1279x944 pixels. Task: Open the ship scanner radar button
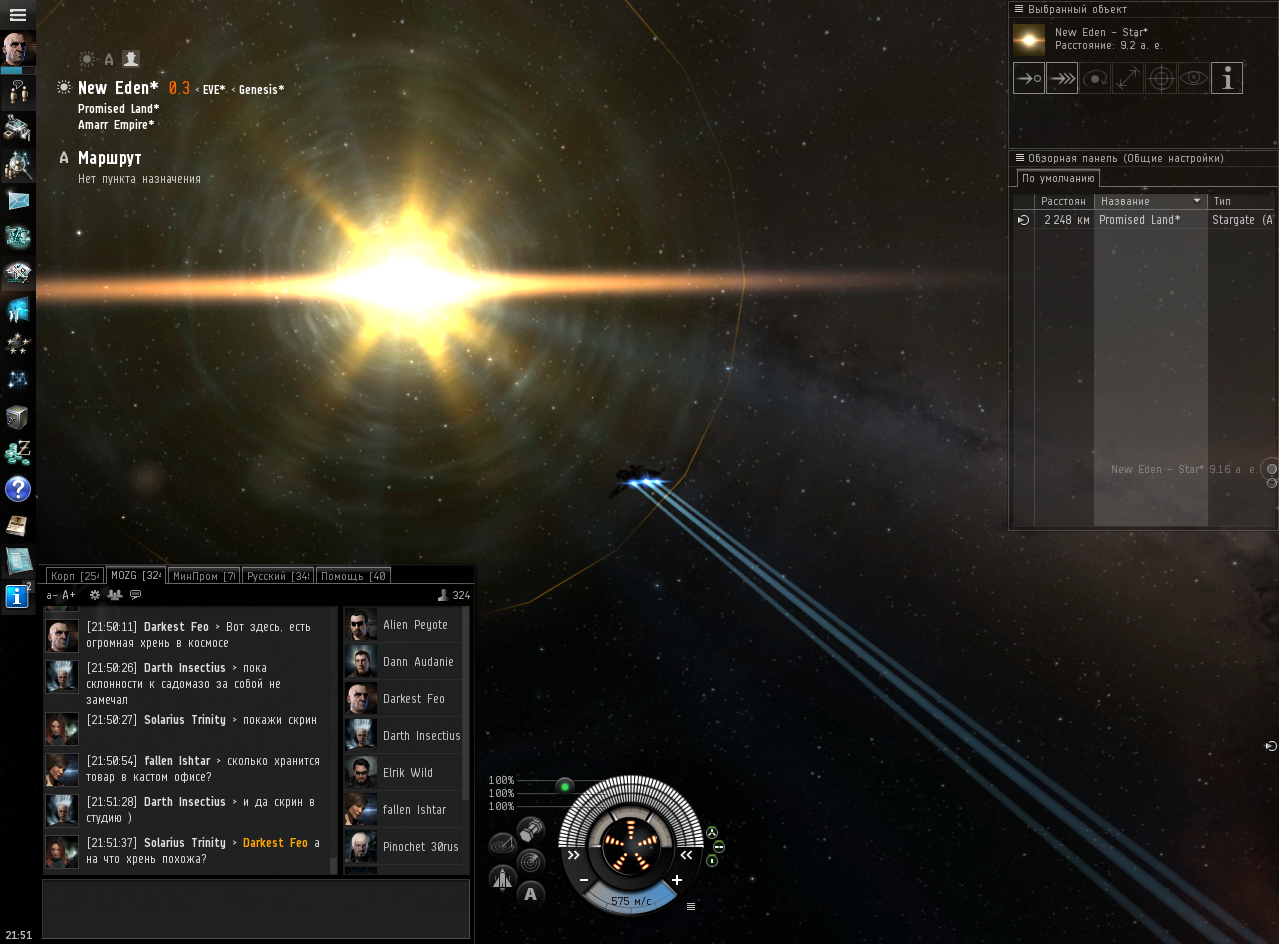pos(530,861)
